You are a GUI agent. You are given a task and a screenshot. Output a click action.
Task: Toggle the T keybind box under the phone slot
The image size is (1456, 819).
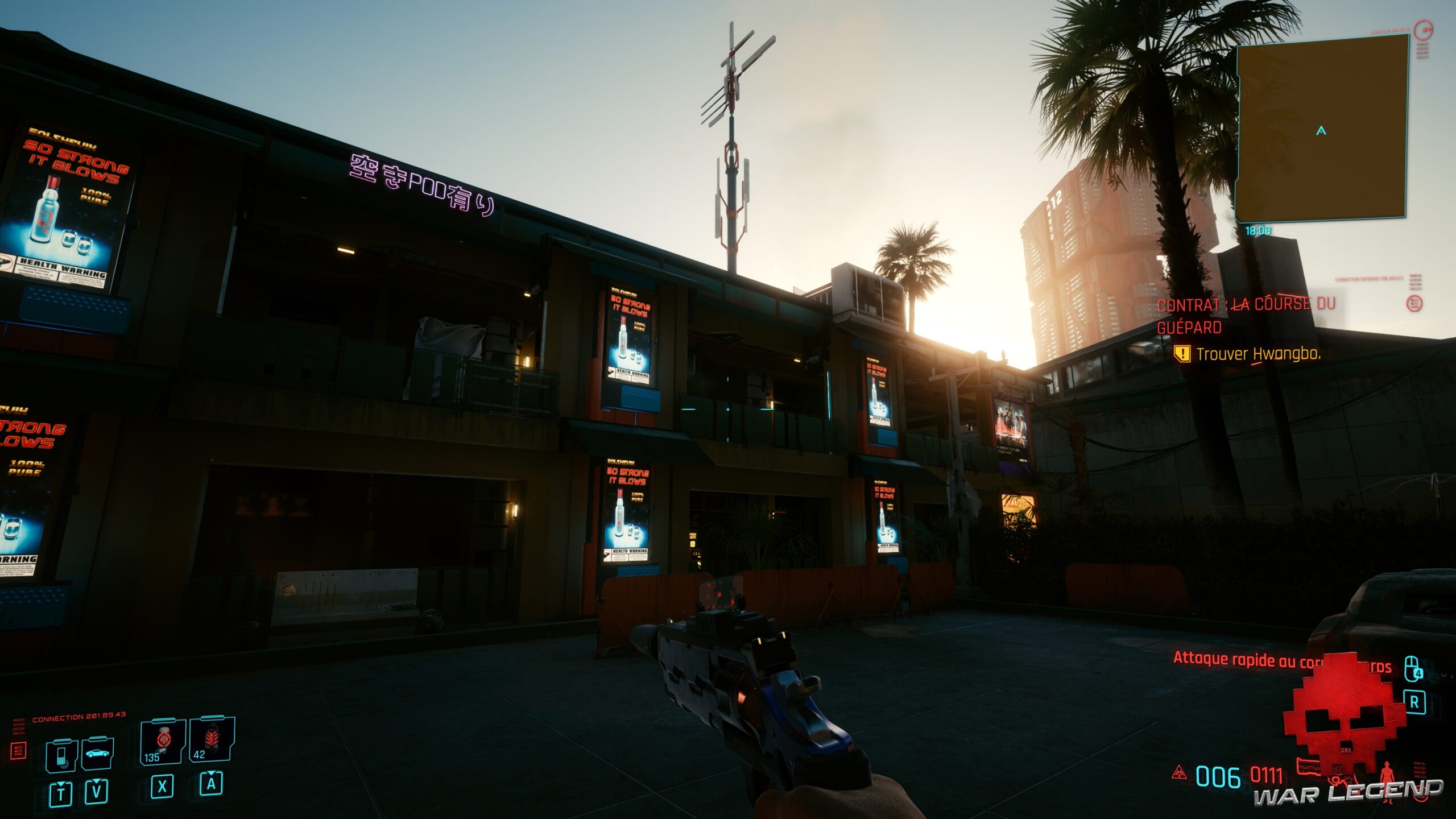(x=60, y=793)
